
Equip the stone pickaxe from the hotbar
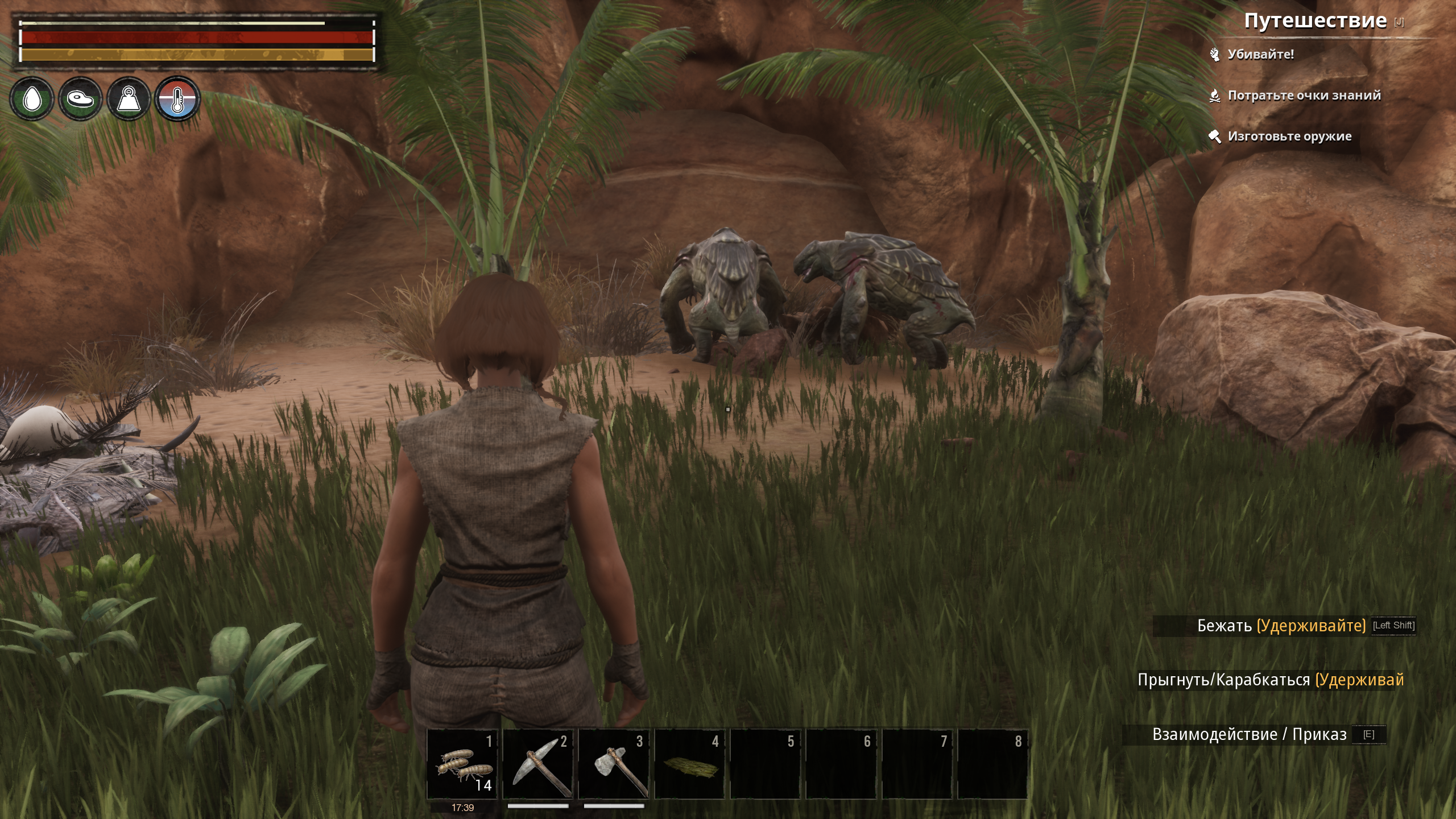click(538, 764)
